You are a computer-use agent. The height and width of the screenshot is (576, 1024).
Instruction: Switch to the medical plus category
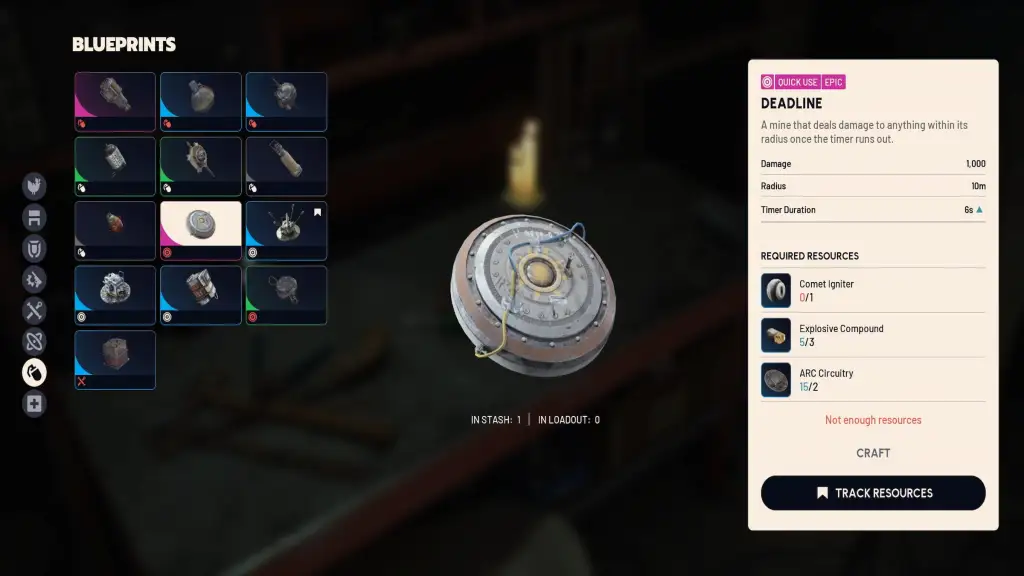(35, 404)
